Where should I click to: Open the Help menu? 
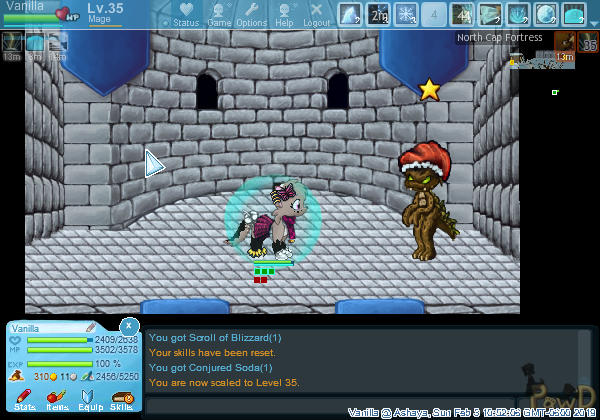coord(284,15)
